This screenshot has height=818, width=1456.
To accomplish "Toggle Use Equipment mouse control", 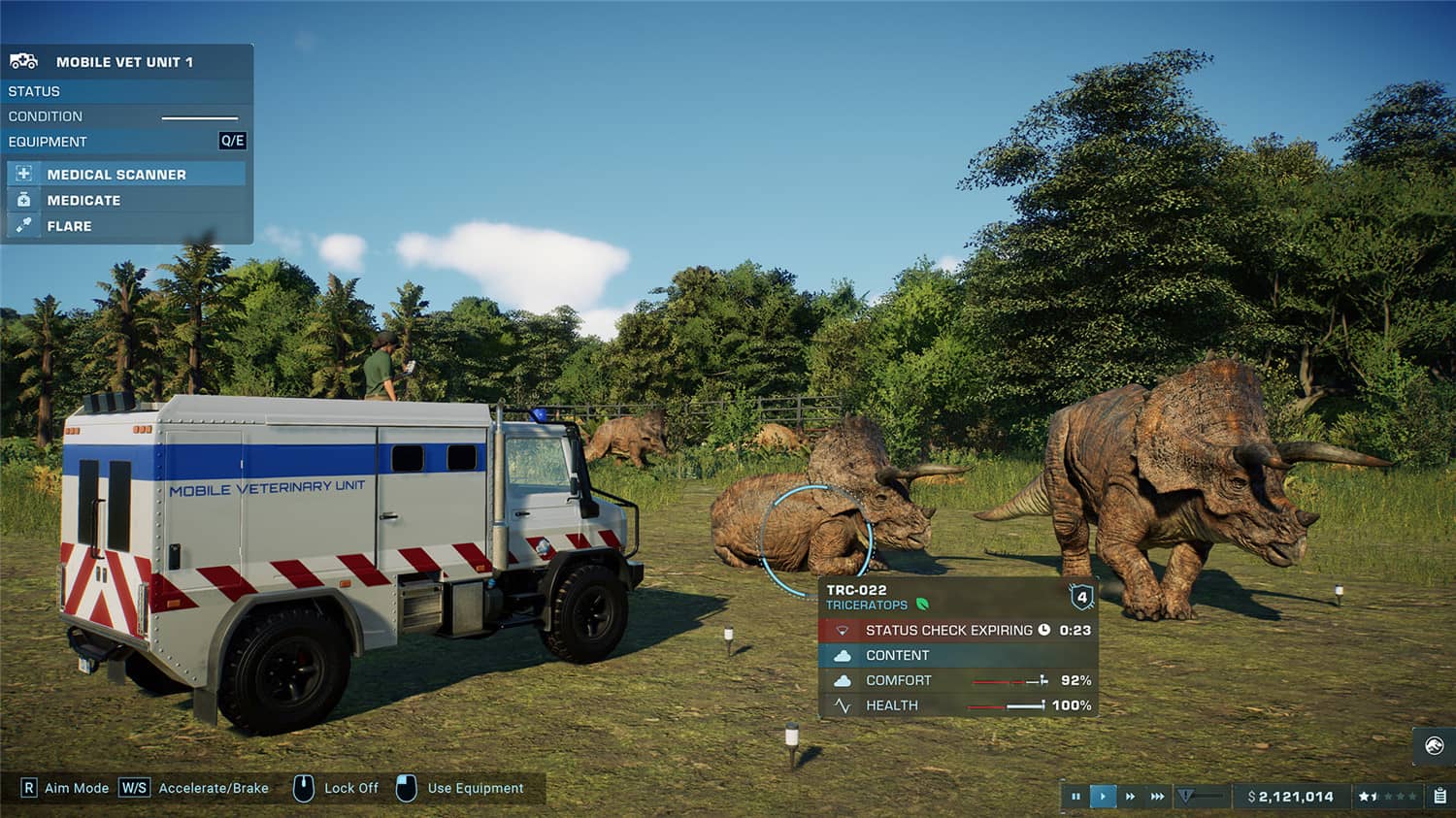I will click(405, 788).
